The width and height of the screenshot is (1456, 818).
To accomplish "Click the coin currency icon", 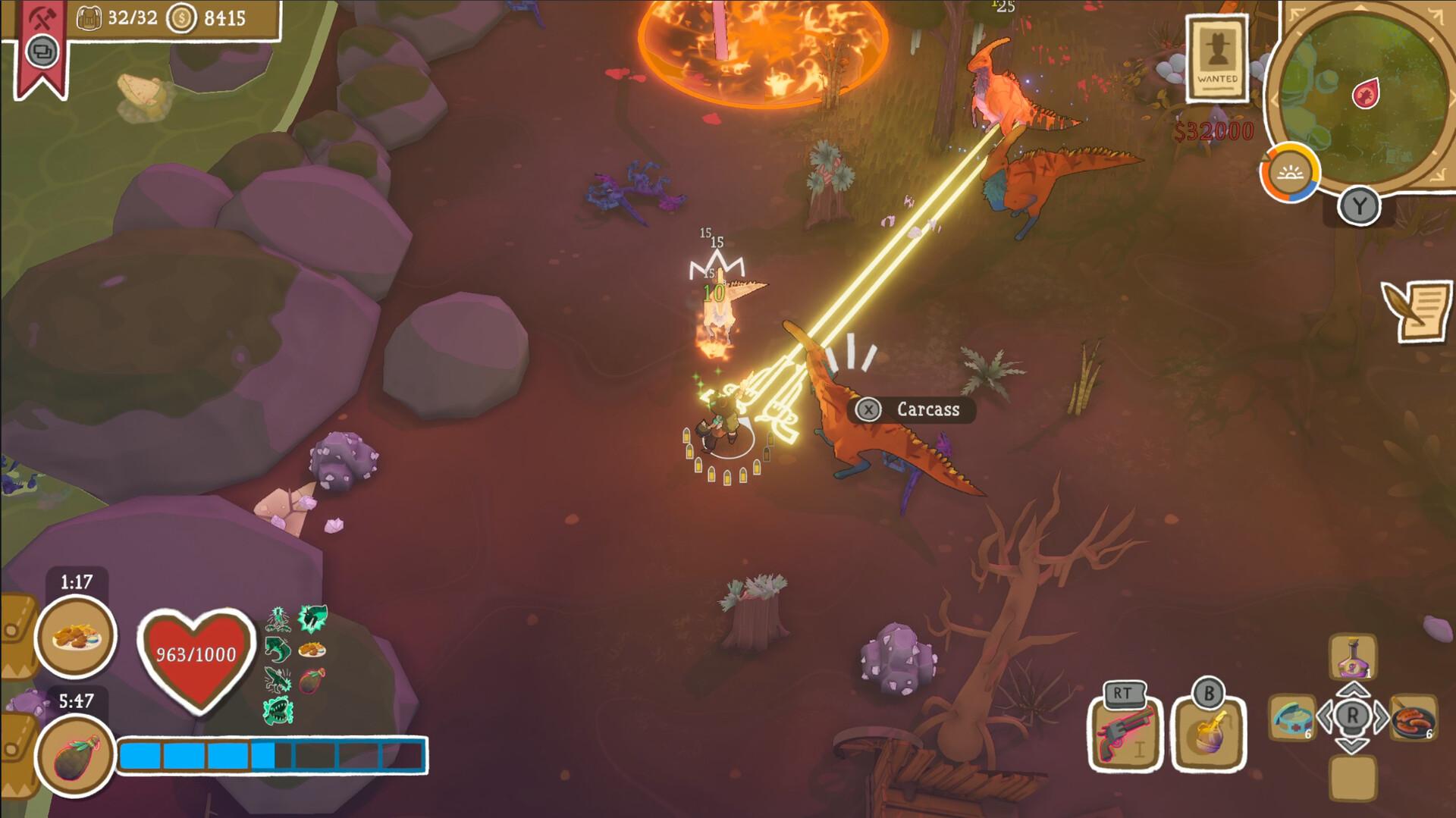I will (180, 16).
